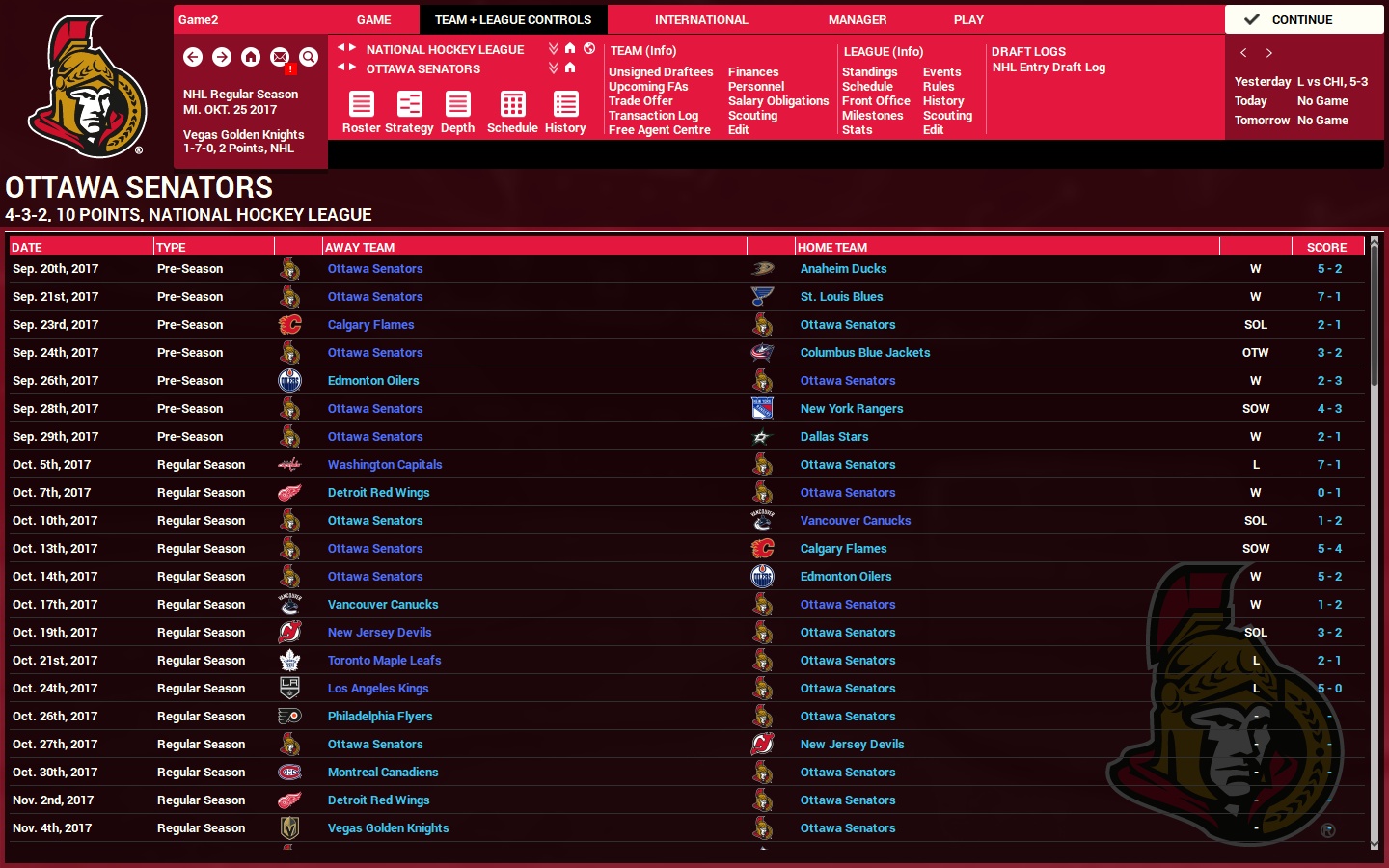The height and width of the screenshot is (868, 1389).
Task: Switch to the MANAGER tab
Action: coord(857,19)
